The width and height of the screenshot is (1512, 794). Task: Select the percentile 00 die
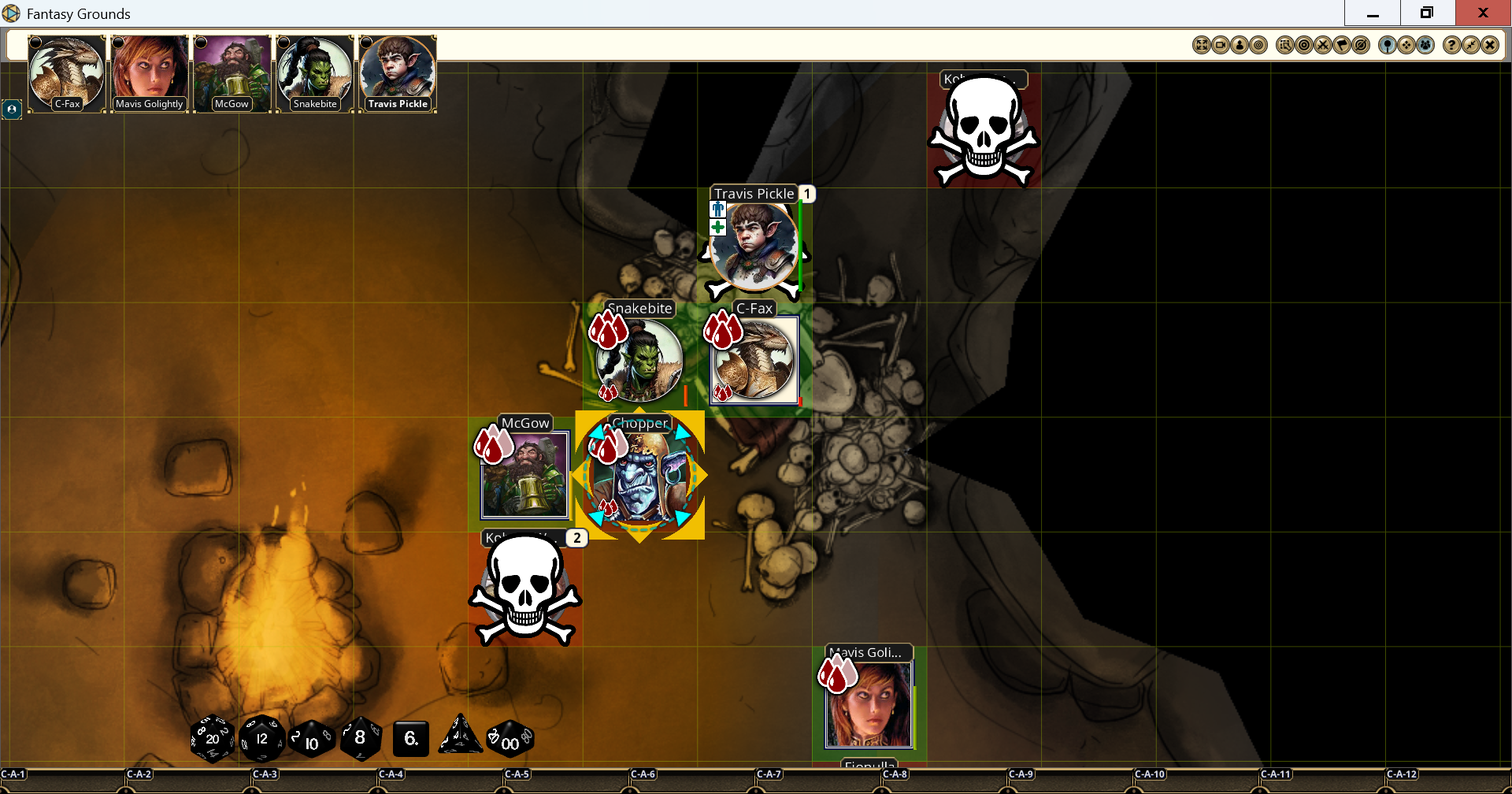[x=510, y=740]
